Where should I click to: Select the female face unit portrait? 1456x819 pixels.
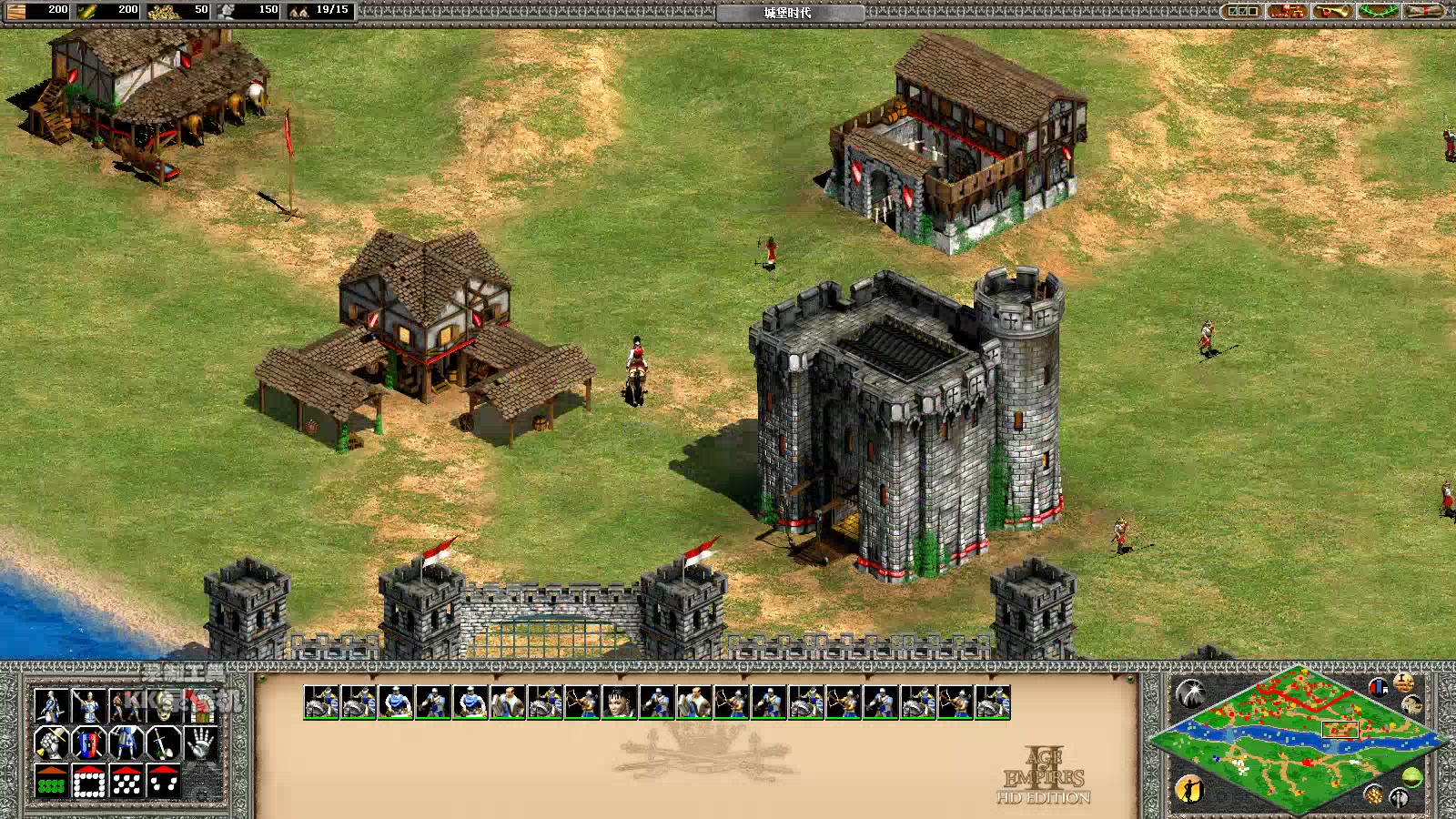coord(619,703)
